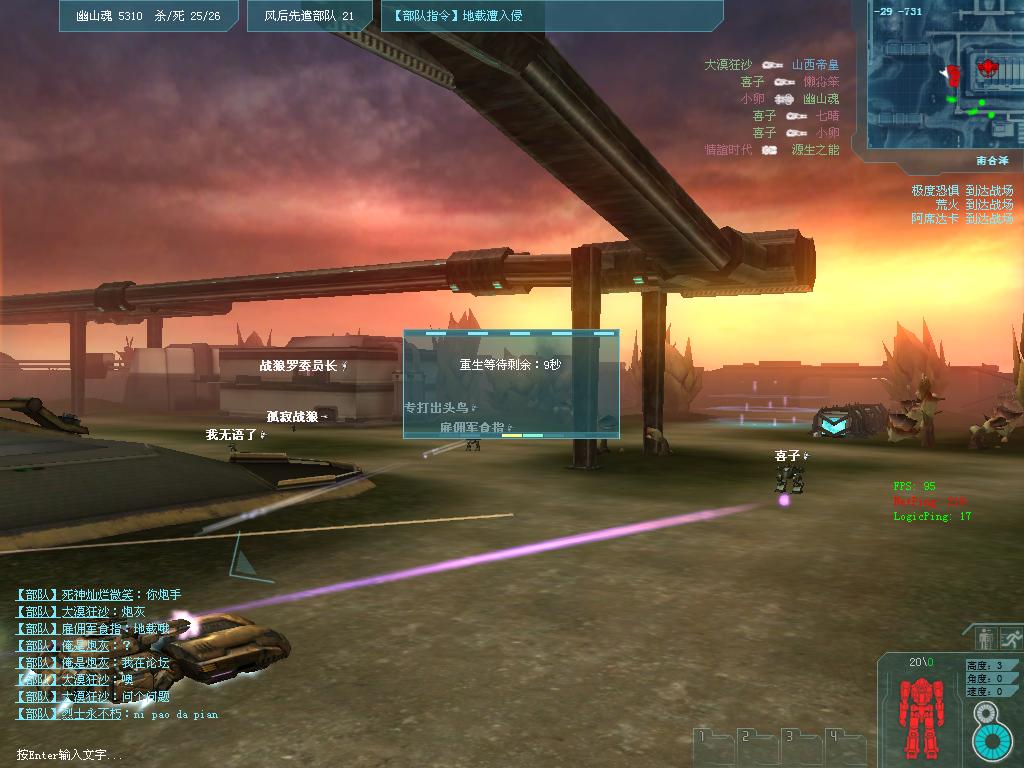The width and height of the screenshot is (1024, 768).
Task: Toggle the standing figure stance icon
Action: pos(986,638)
